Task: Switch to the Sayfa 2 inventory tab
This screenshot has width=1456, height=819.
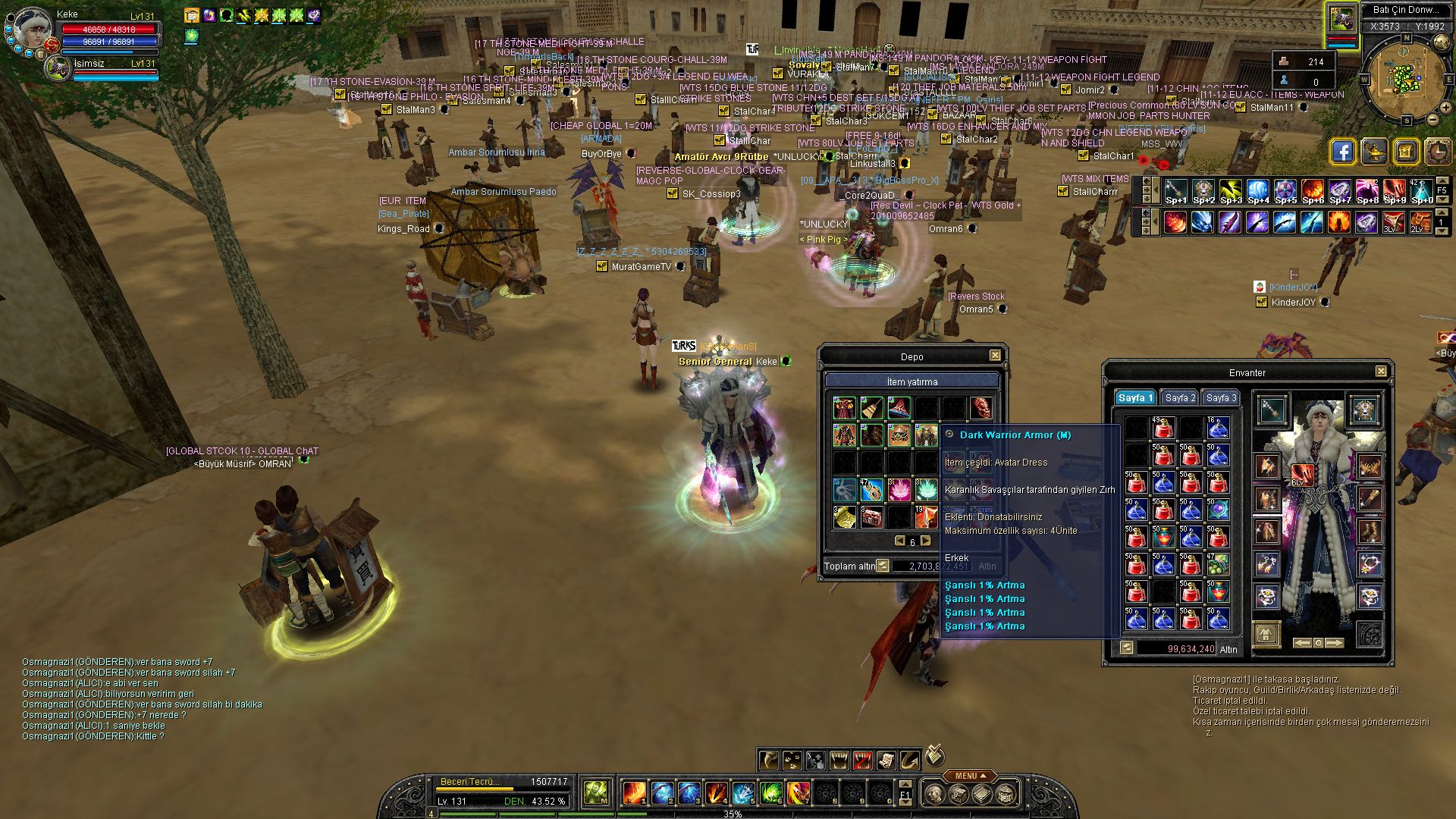Action: (x=1180, y=398)
